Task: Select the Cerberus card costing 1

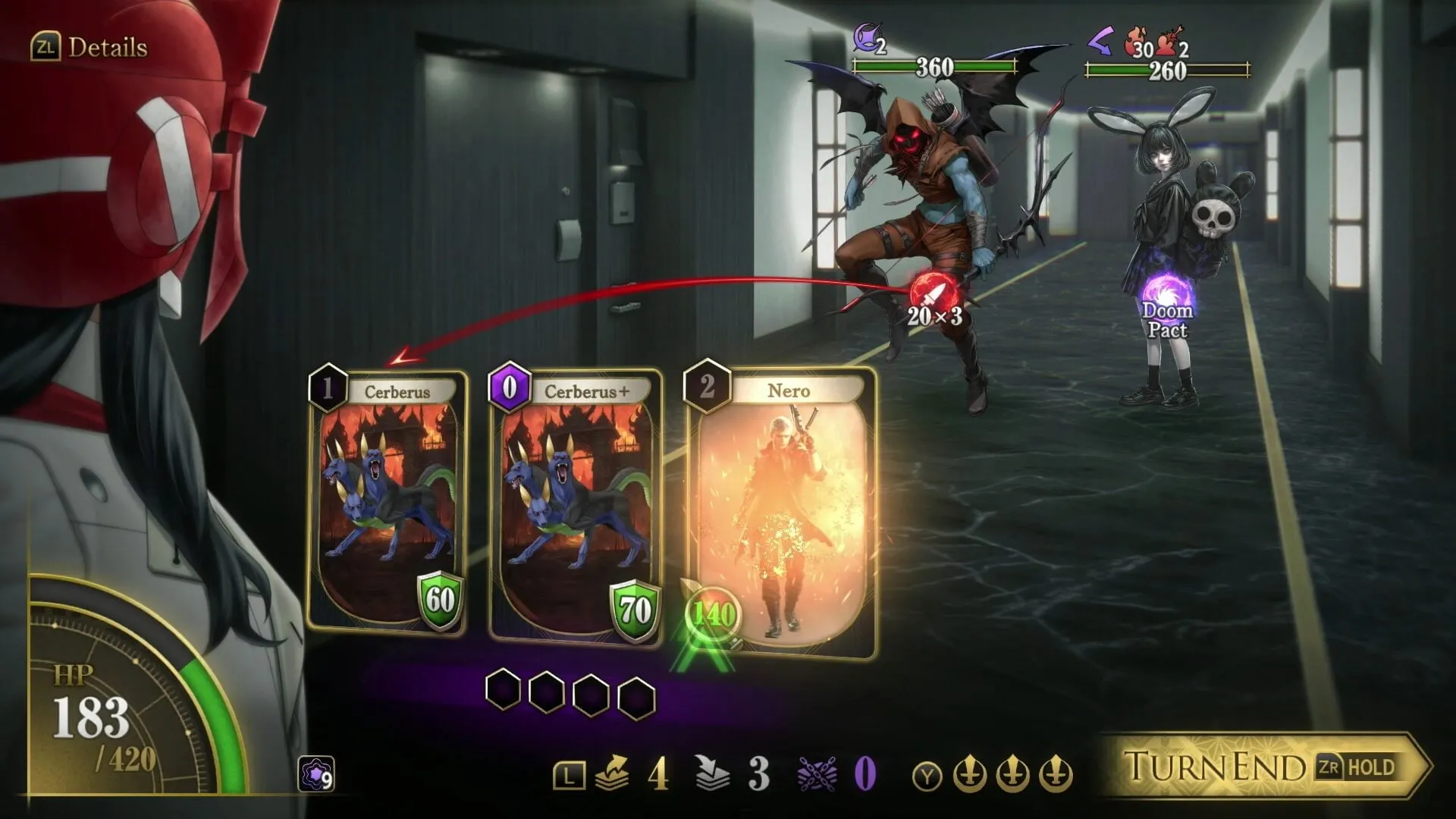Action: 387,502
